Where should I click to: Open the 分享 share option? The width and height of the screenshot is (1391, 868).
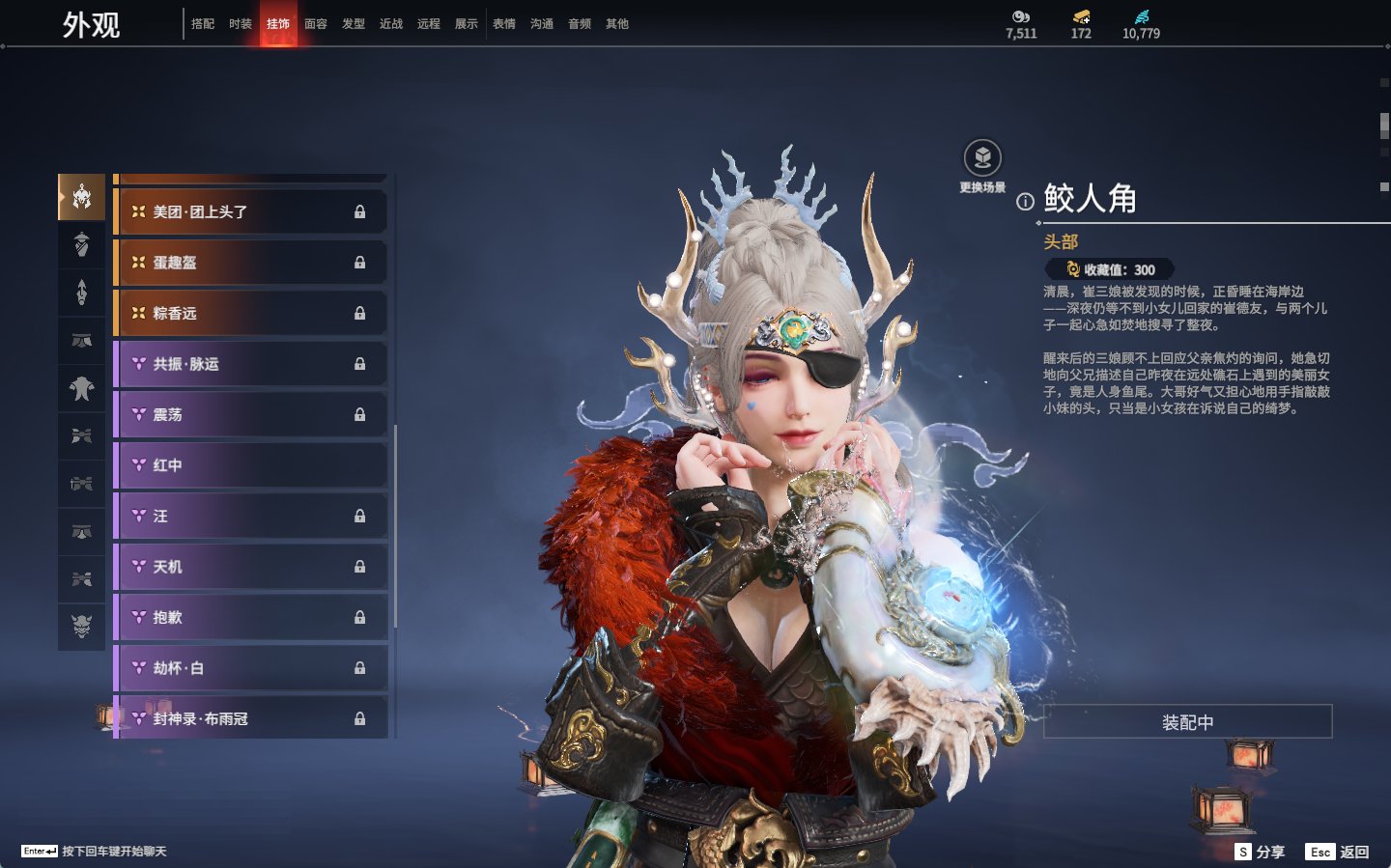click(1261, 852)
